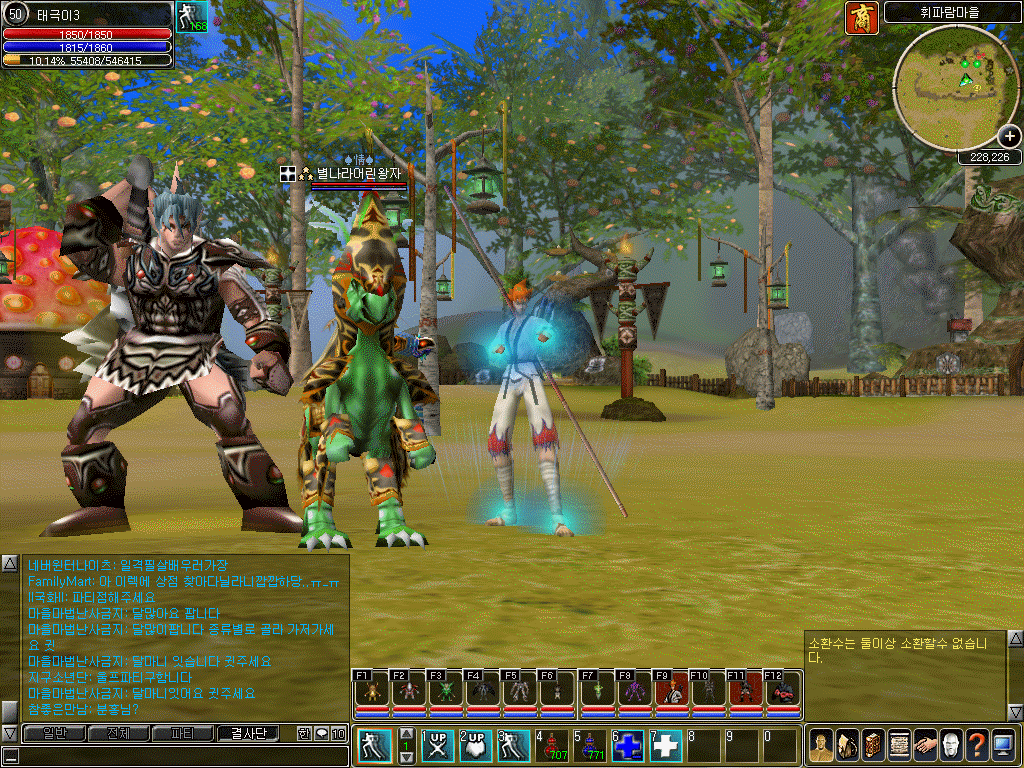Select the 파티 chat tab

[x=185, y=733]
